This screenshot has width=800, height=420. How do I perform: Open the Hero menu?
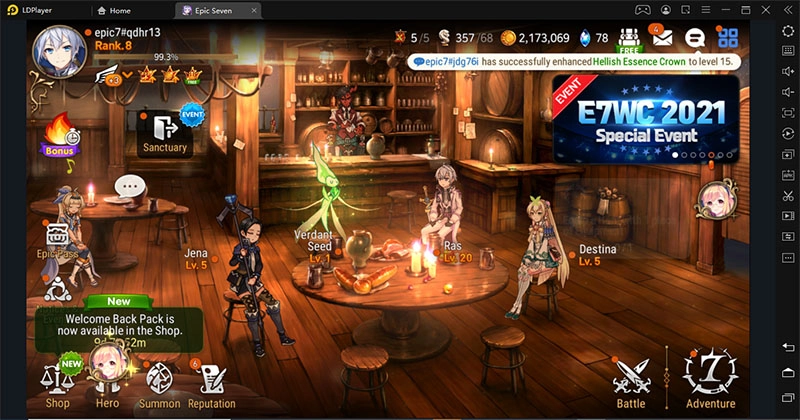click(x=107, y=381)
